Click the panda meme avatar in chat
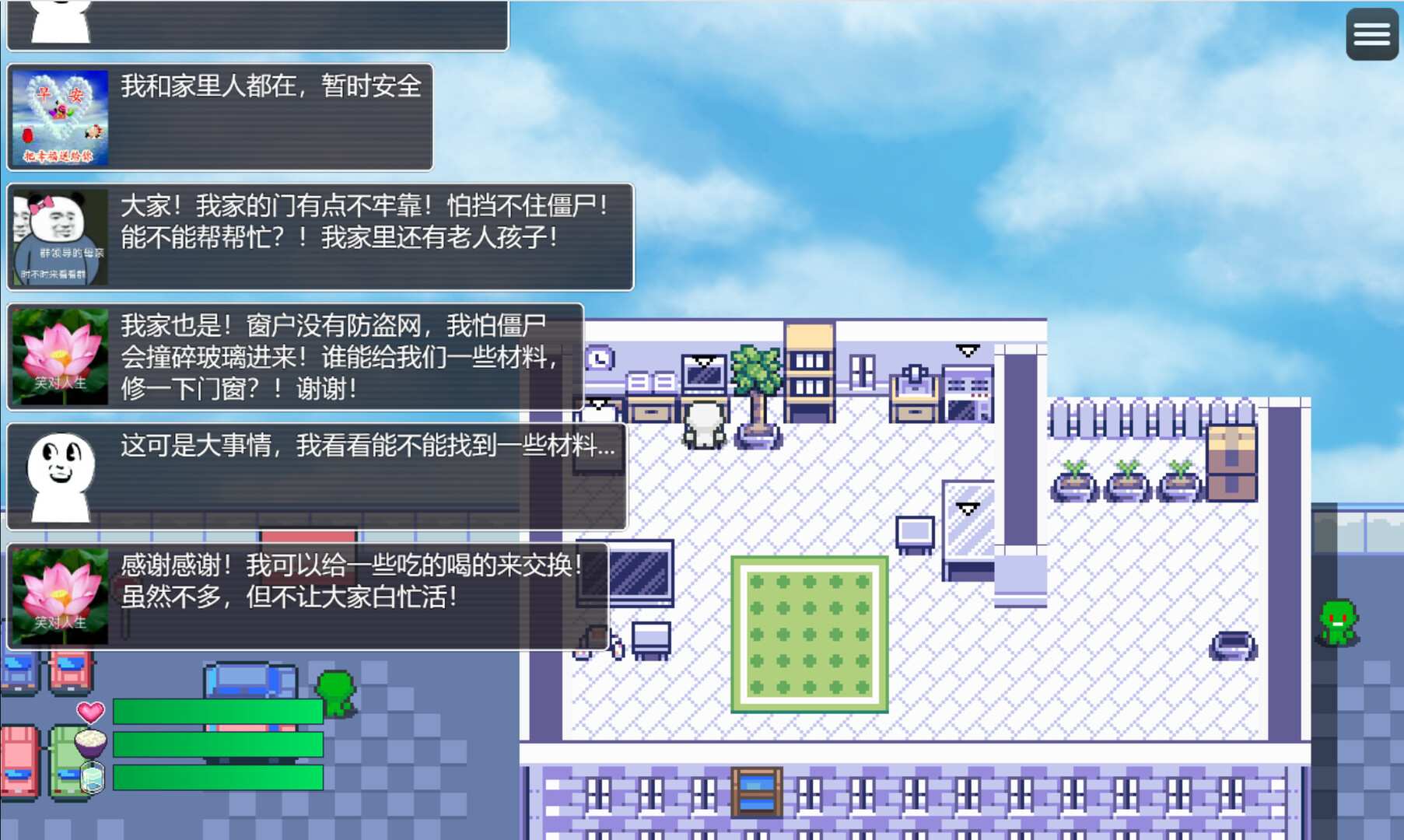The image size is (1404, 840). point(60,233)
